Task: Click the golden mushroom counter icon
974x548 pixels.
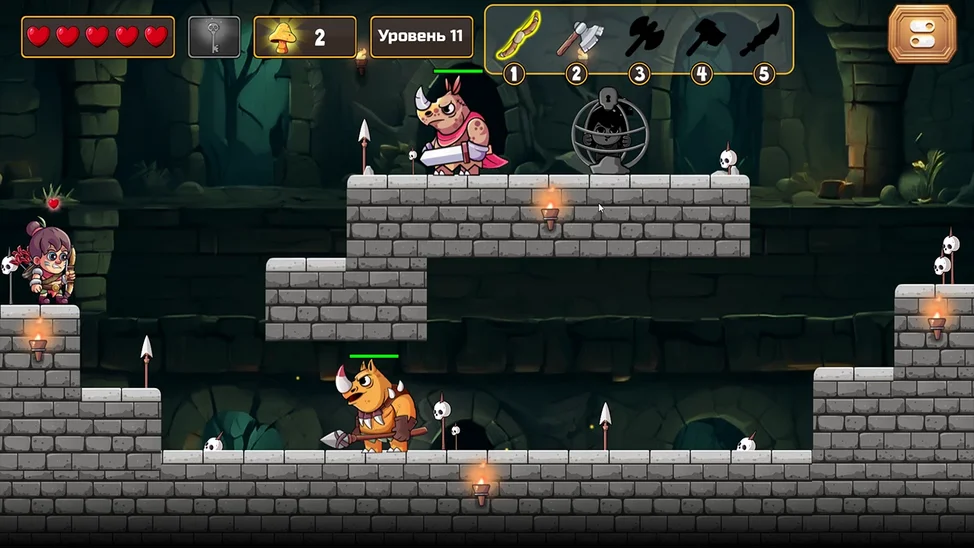Action: click(283, 38)
